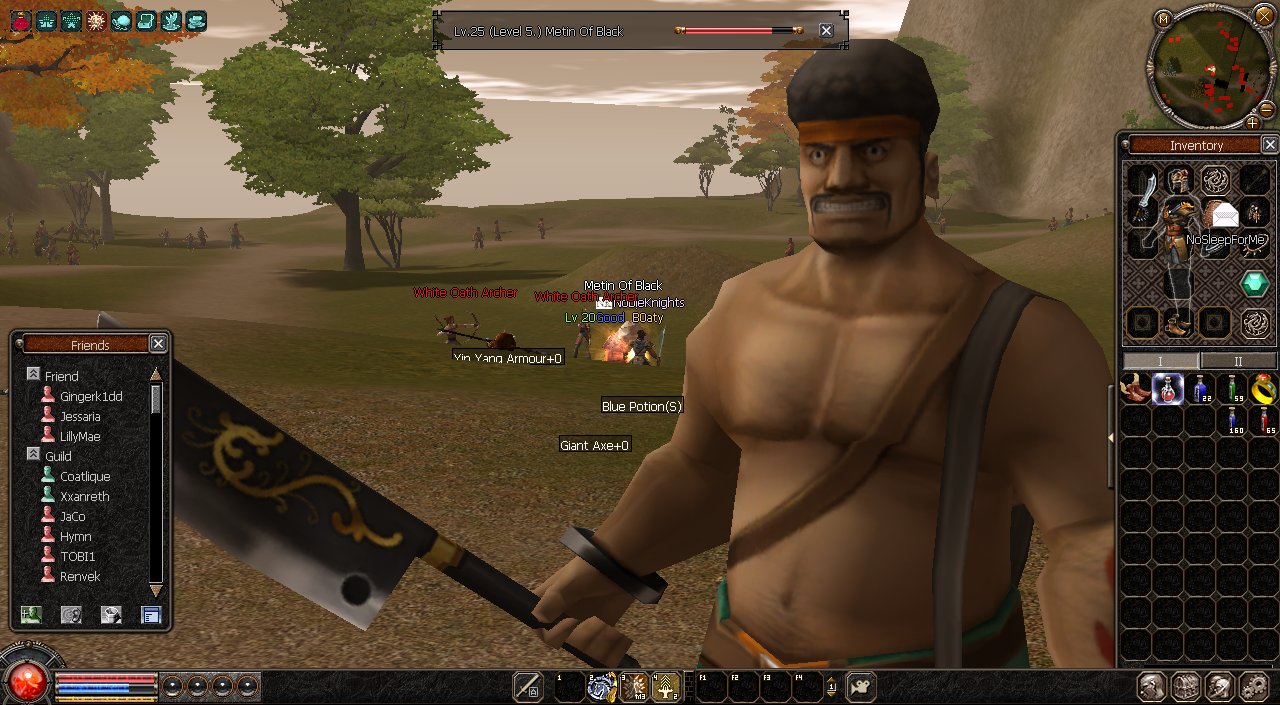The height and width of the screenshot is (705, 1280).
Task: Select guild member Coatlique
Action: (85, 477)
